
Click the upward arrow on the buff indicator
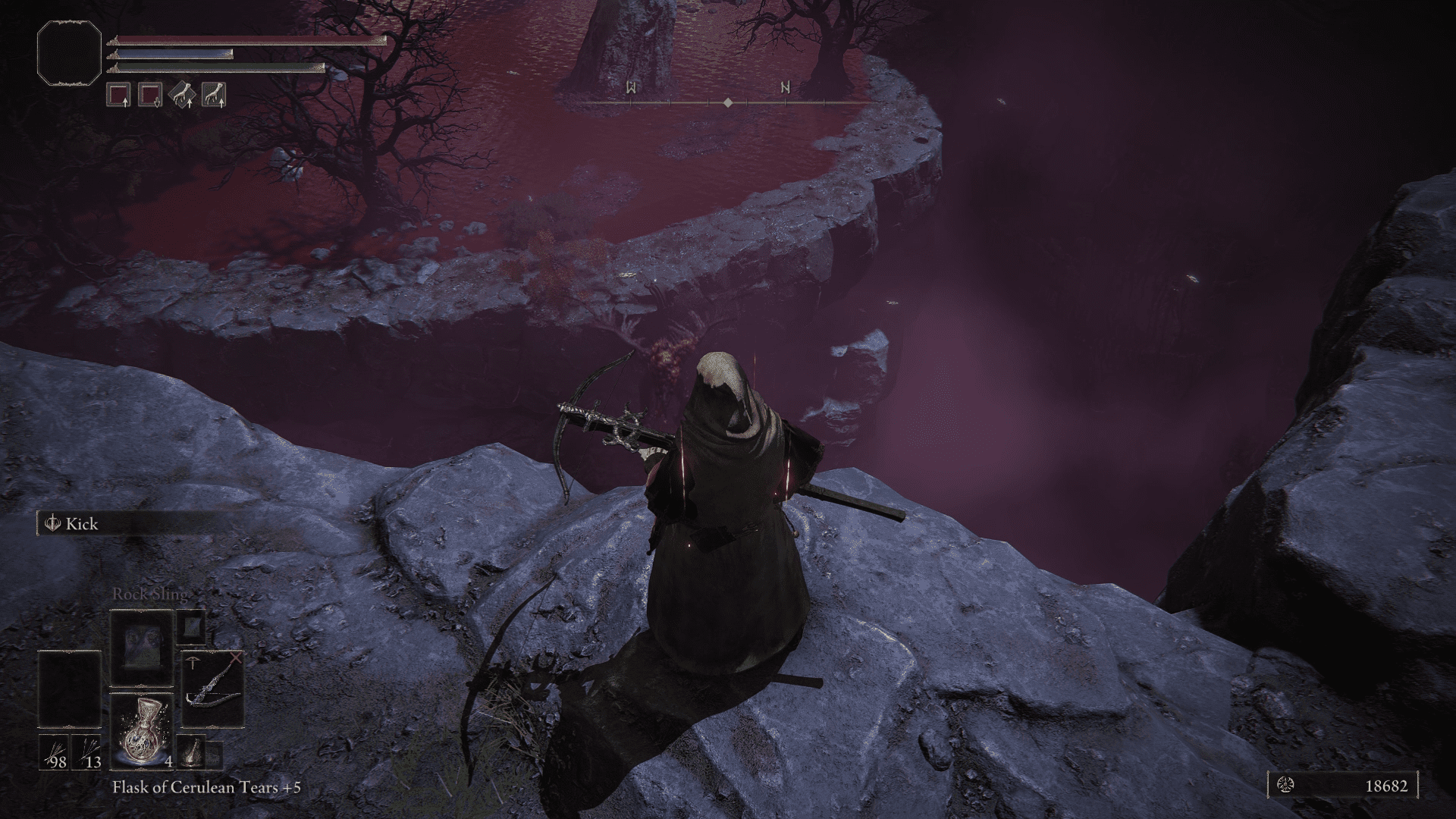tap(125, 103)
